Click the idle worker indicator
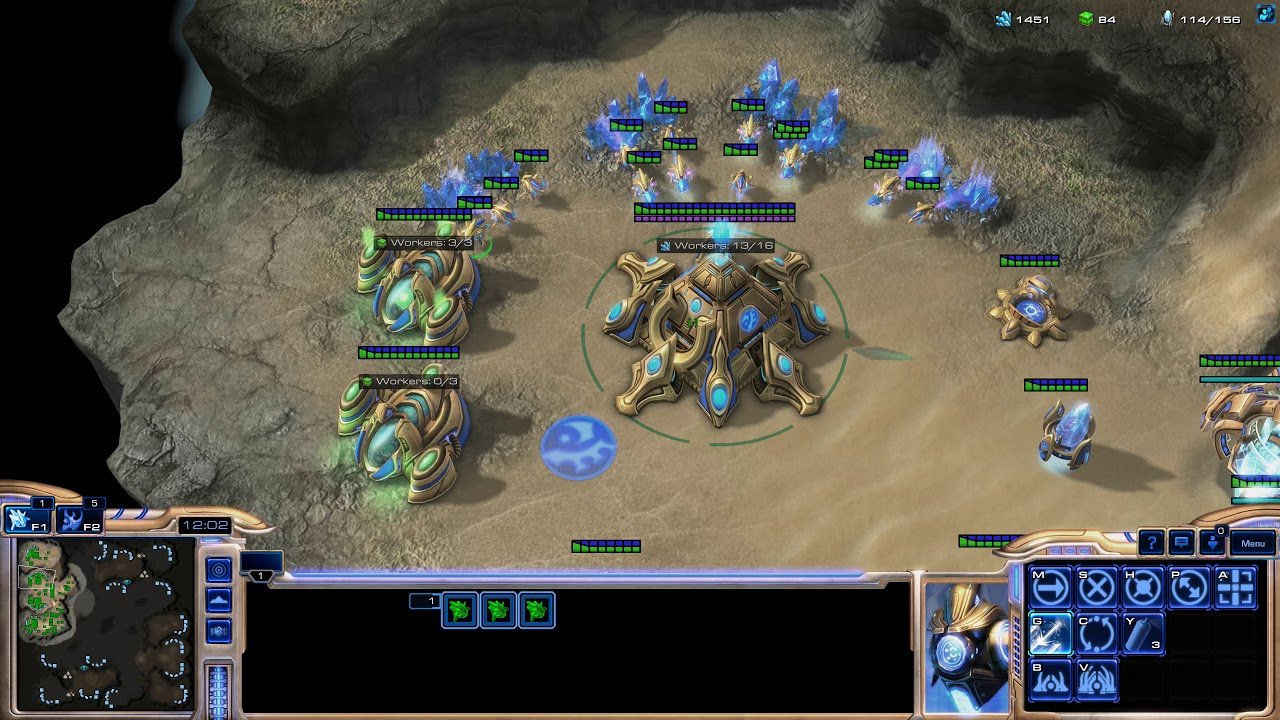 [1213, 545]
